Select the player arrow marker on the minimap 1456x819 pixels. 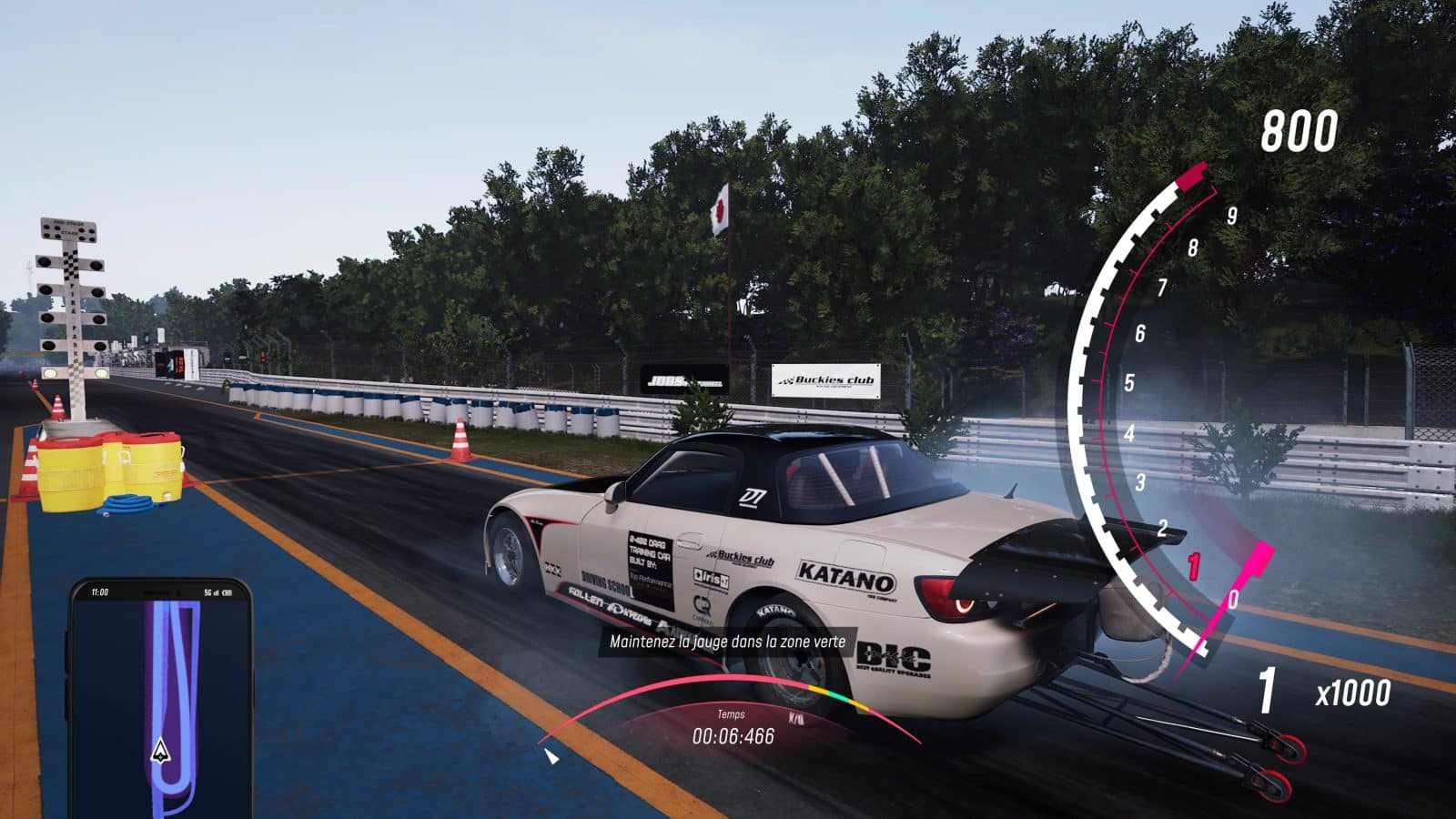(161, 751)
